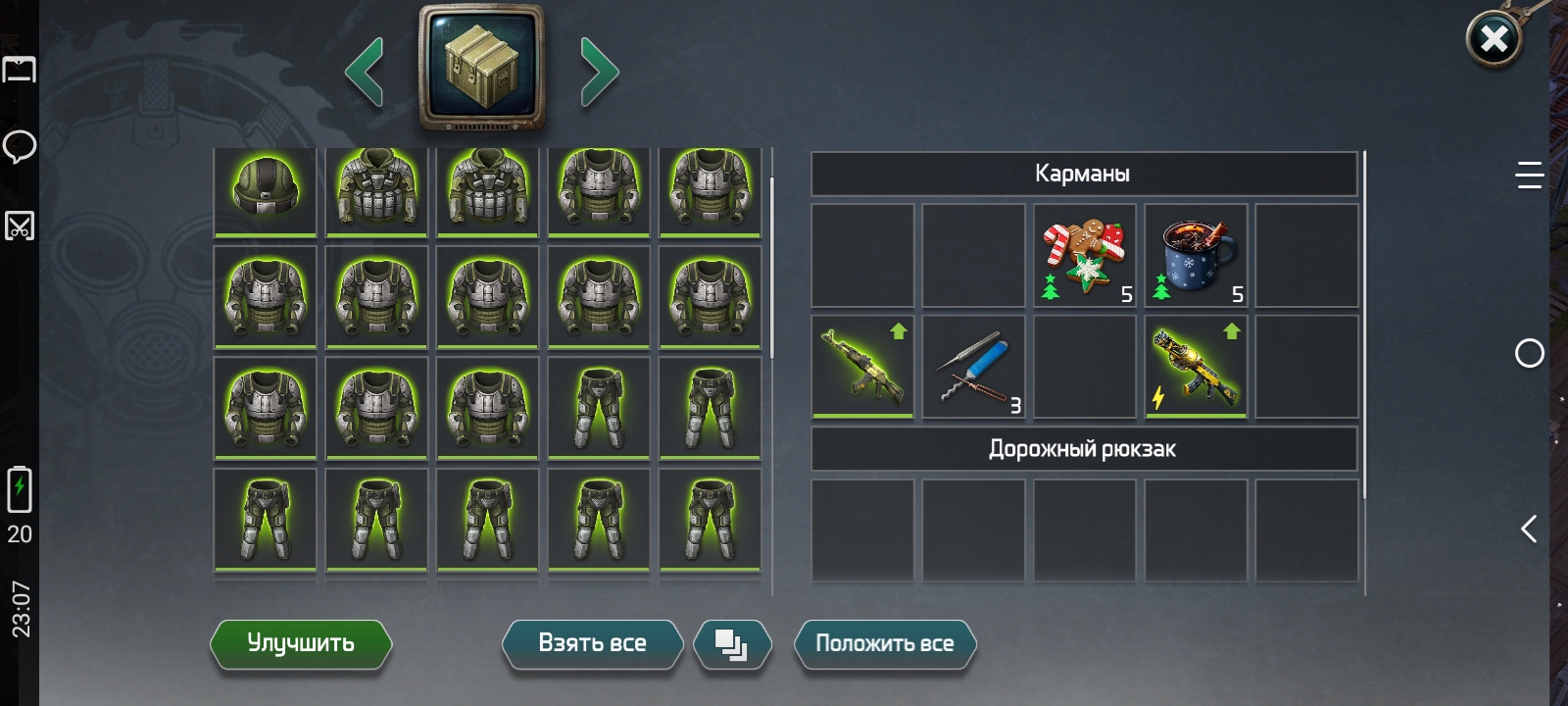Select the blue-handled tool stack
Viewport: 1568px width, 706px height.
[973, 367]
